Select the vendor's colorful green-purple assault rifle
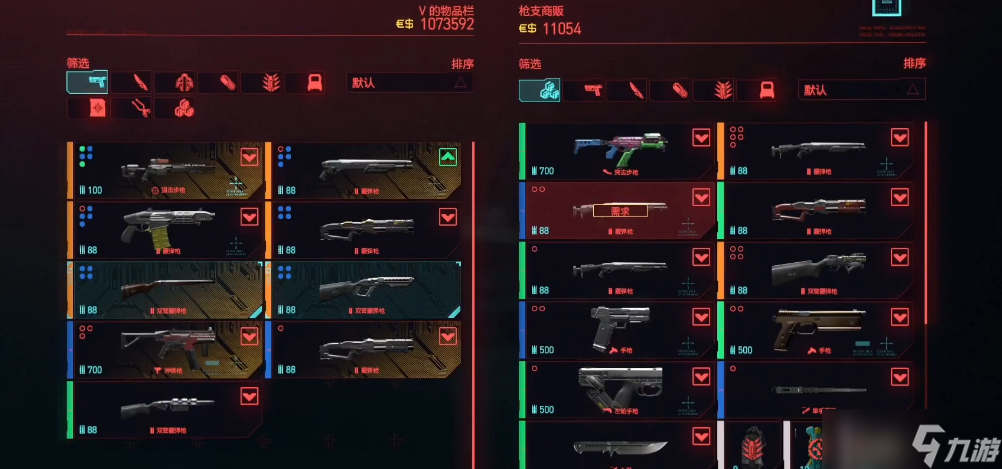Image resolution: width=1002 pixels, height=469 pixels. click(x=620, y=151)
